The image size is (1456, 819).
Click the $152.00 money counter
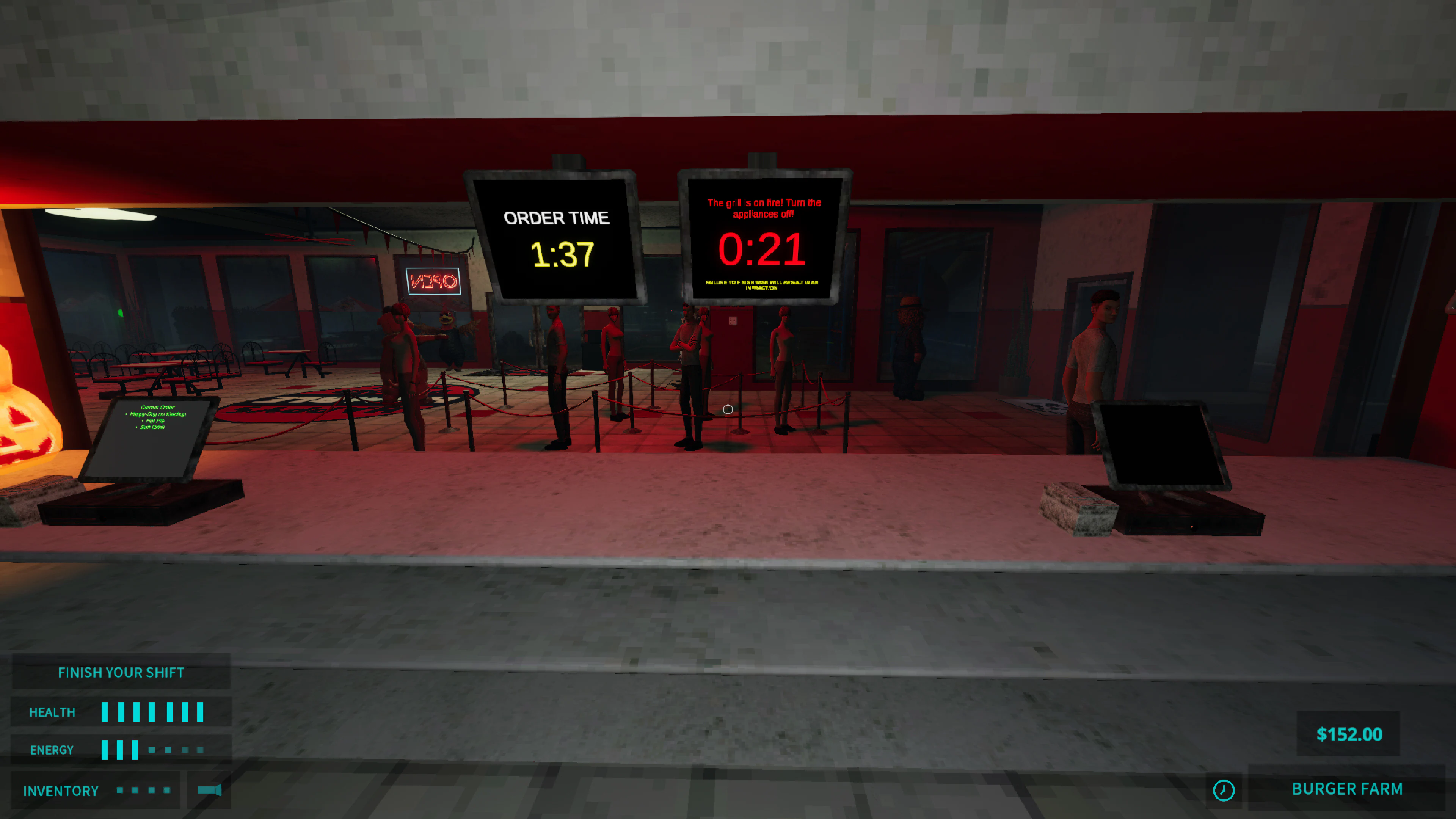pos(1350,734)
